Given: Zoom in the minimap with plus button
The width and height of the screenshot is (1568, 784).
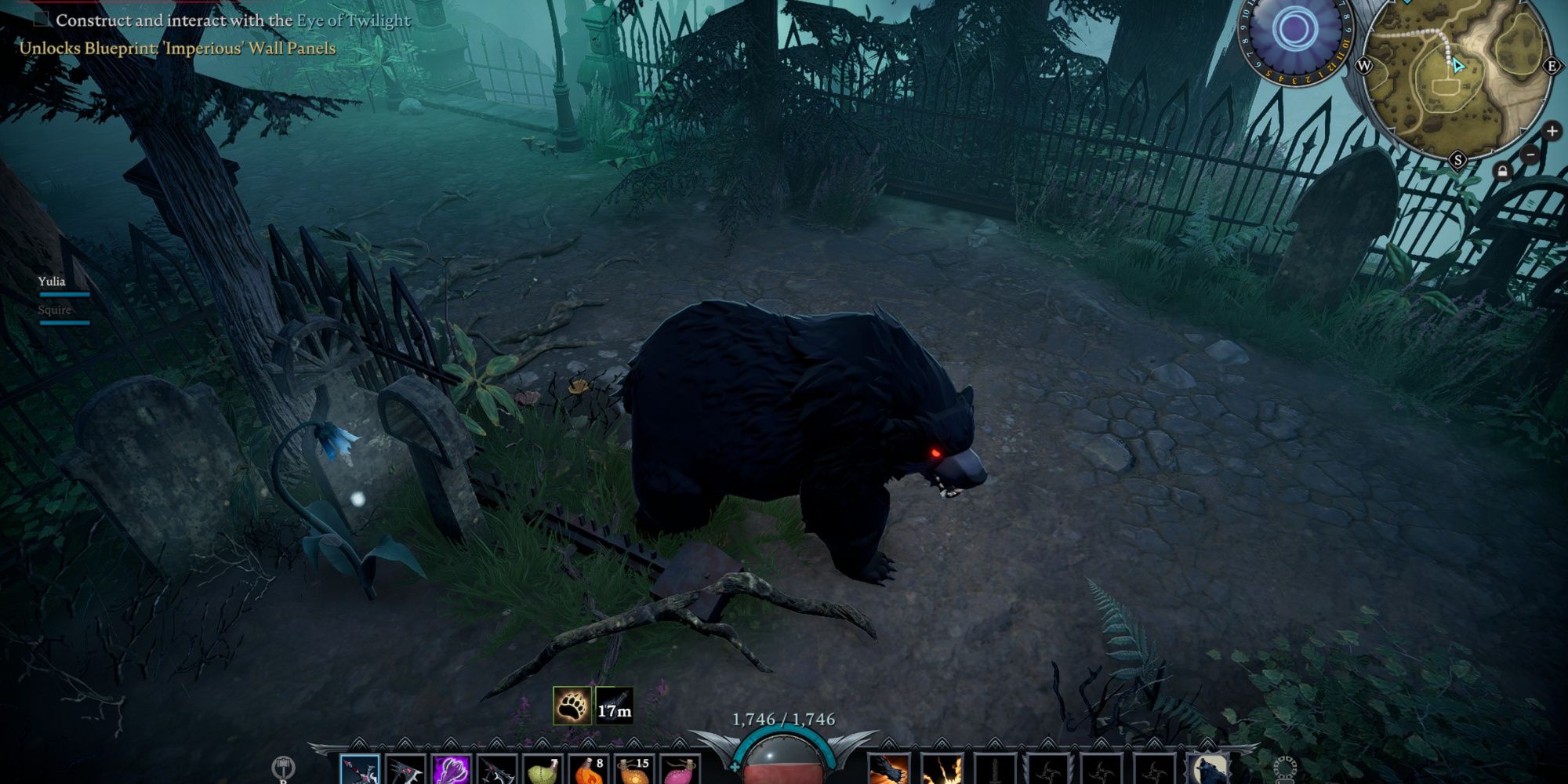Looking at the screenshot, I should [1552, 132].
